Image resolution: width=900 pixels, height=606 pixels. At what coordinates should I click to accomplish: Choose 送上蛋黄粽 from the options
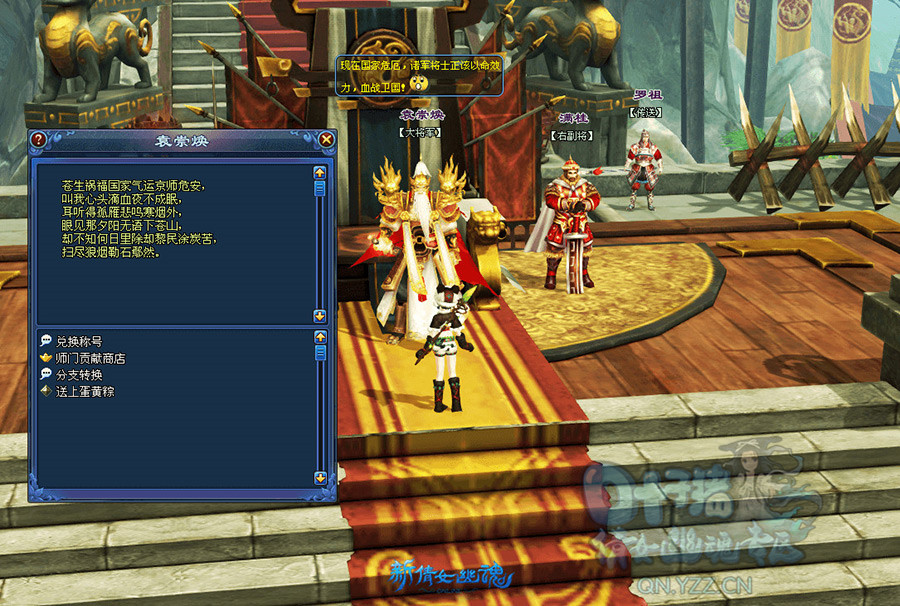coord(84,392)
